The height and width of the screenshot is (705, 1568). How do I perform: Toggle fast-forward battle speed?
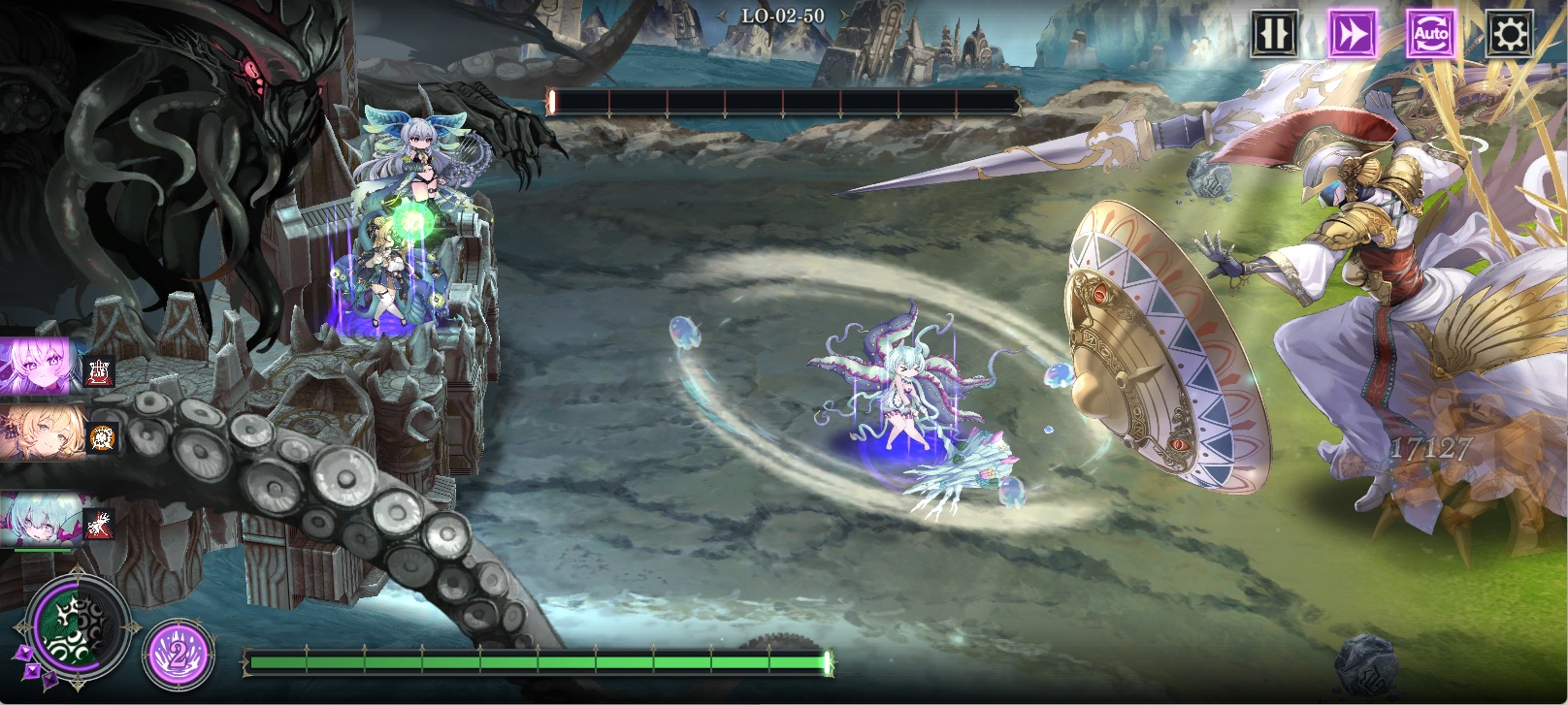1352,35
